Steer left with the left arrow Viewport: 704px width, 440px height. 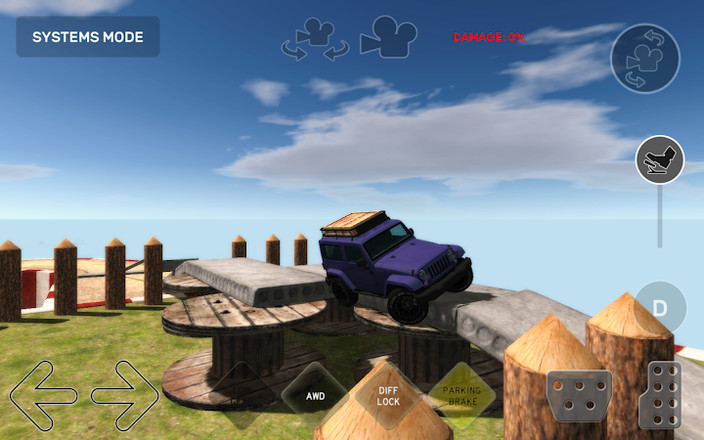tap(43, 394)
